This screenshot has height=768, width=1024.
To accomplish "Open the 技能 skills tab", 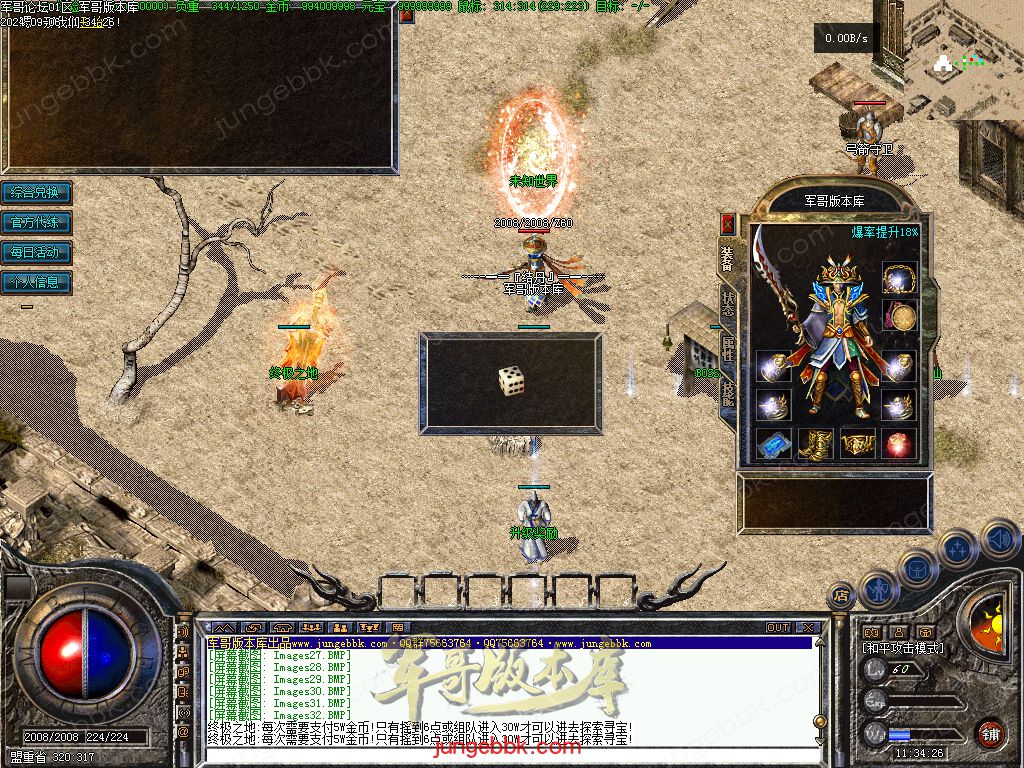I will (x=728, y=393).
